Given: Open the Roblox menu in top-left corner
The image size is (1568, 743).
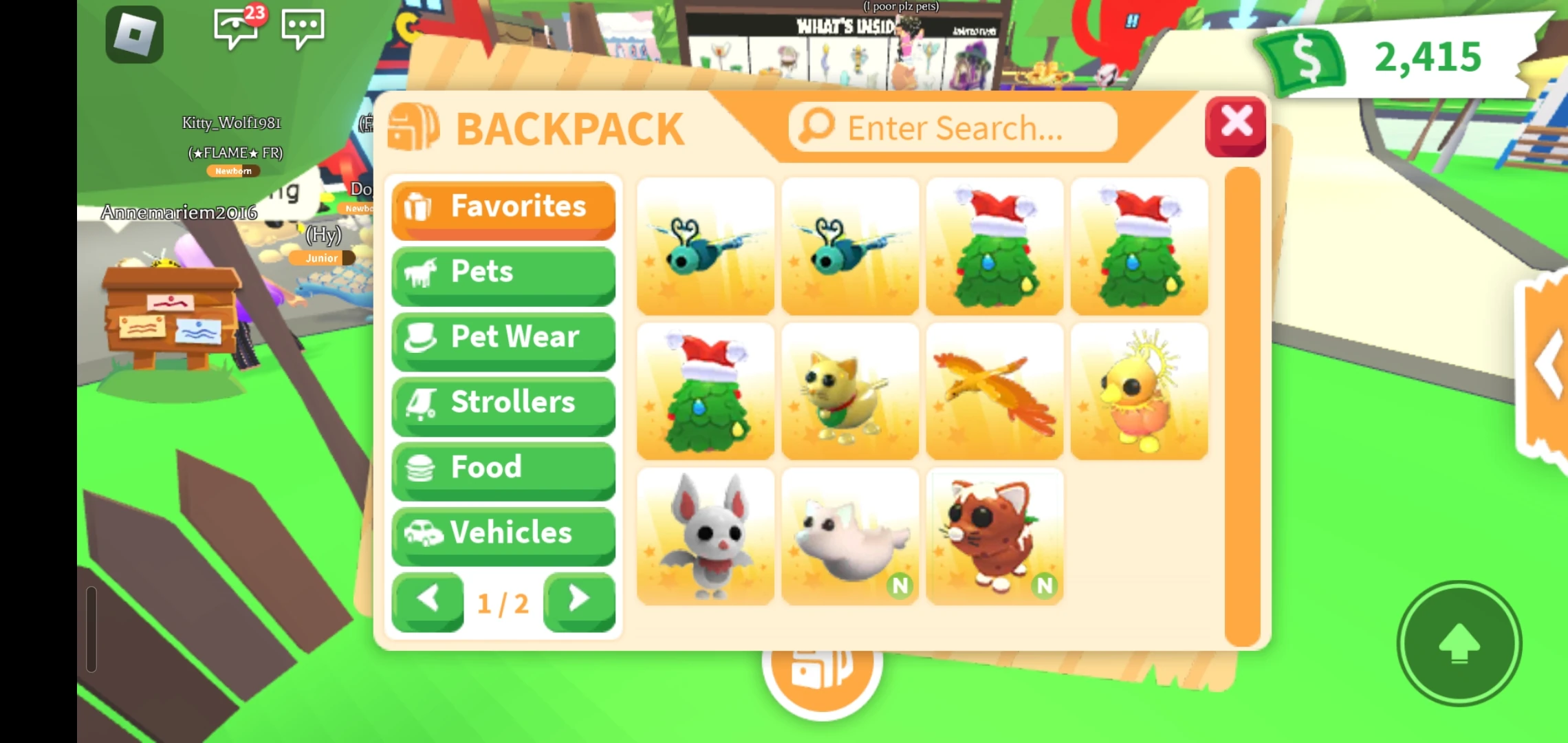Looking at the screenshot, I should (133, 33).
